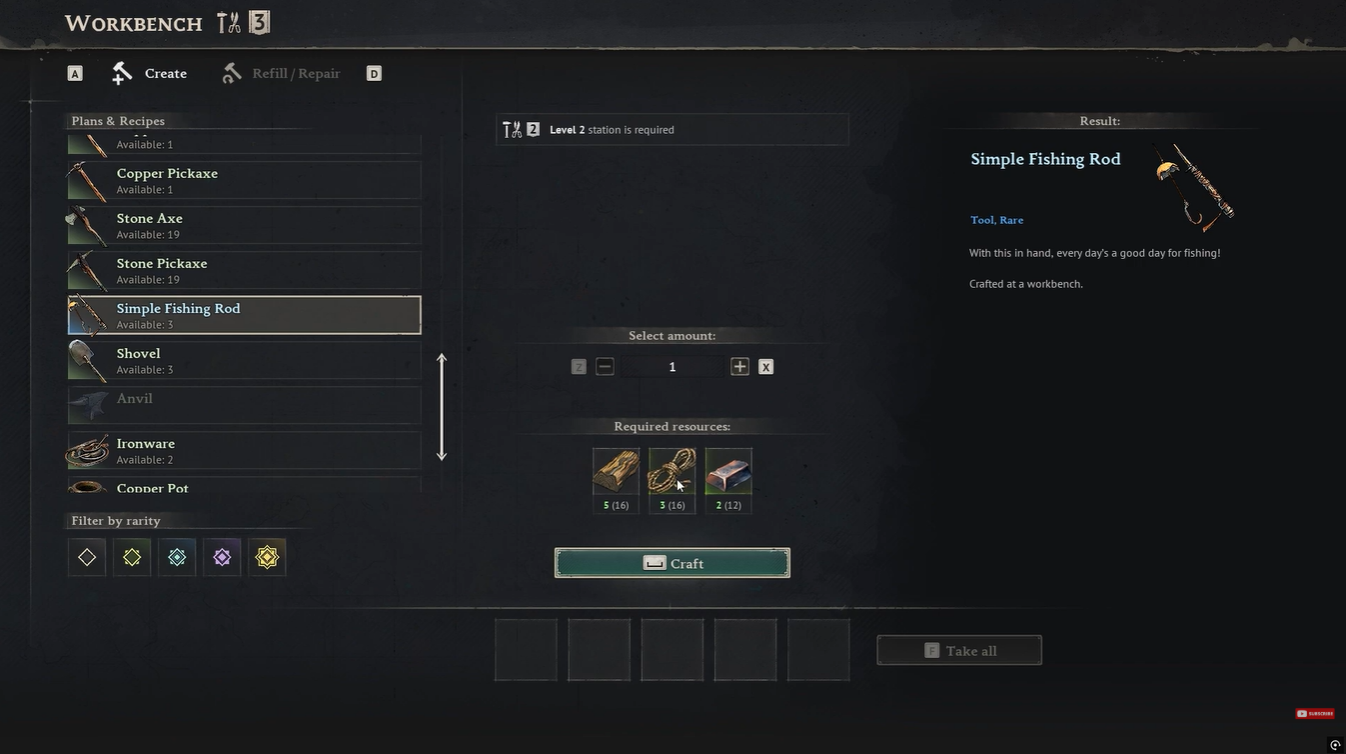This screenshot has height=754, width=1346.
Task: Choose the Shovel recipe
Action: tap(244, 360)
